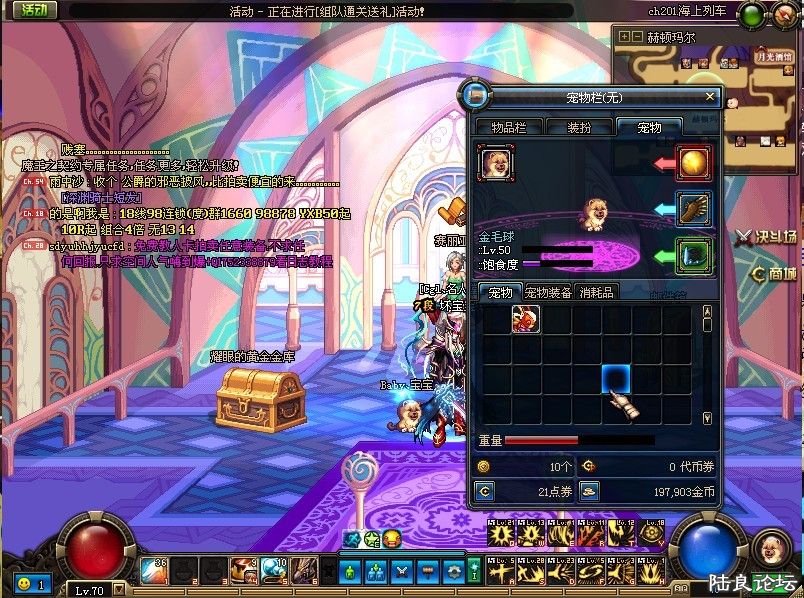Choose the green-framed pet equipment slot

(693, 254)
